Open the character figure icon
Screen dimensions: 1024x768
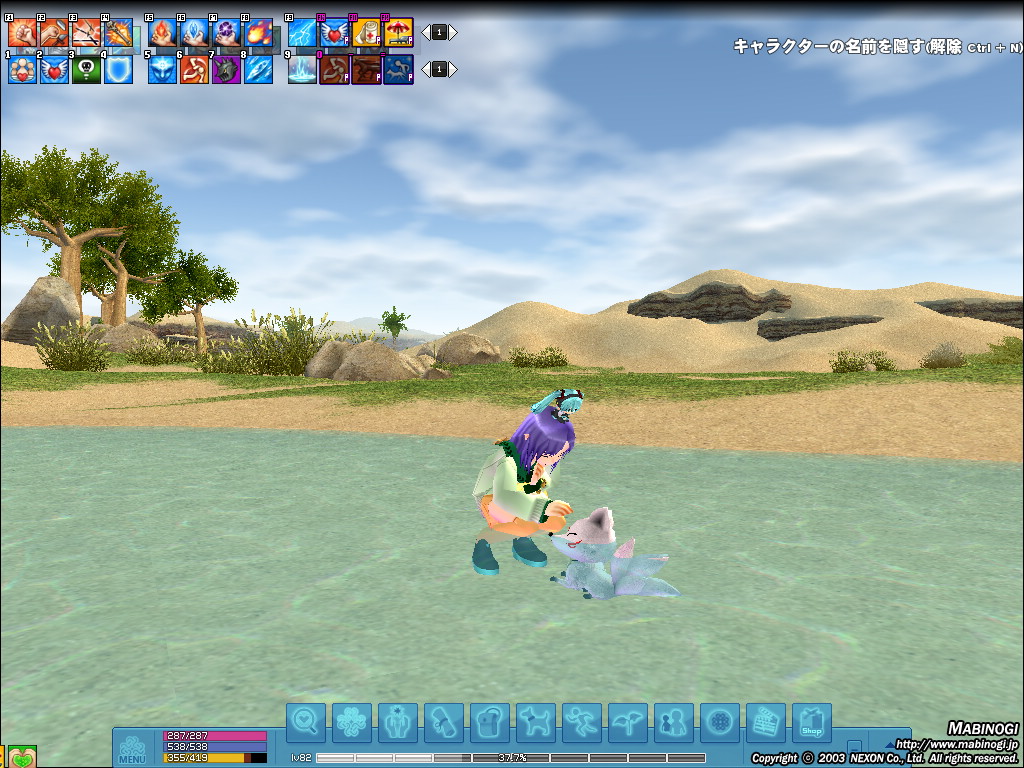tap(397, 723)
